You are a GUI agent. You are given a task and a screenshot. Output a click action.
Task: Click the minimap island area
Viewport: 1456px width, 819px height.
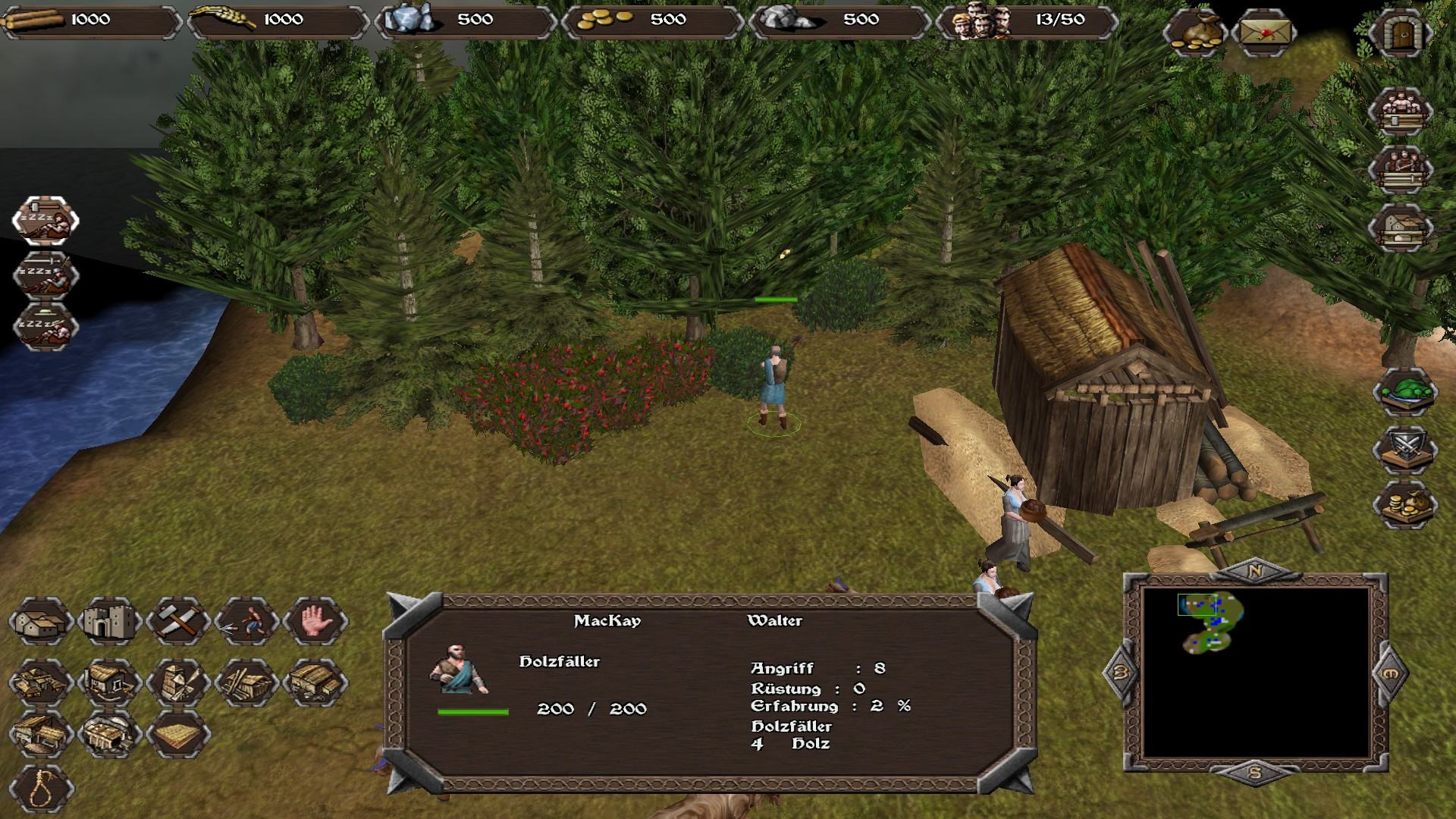[x=1213, y=623]
